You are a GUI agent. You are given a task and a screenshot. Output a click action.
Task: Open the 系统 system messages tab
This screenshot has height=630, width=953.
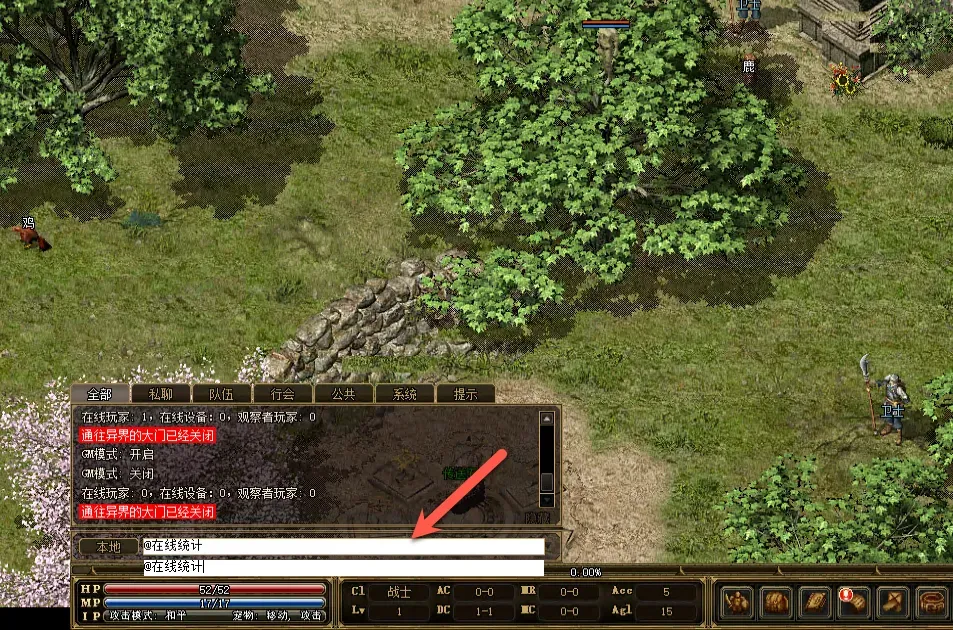(404, 394)
